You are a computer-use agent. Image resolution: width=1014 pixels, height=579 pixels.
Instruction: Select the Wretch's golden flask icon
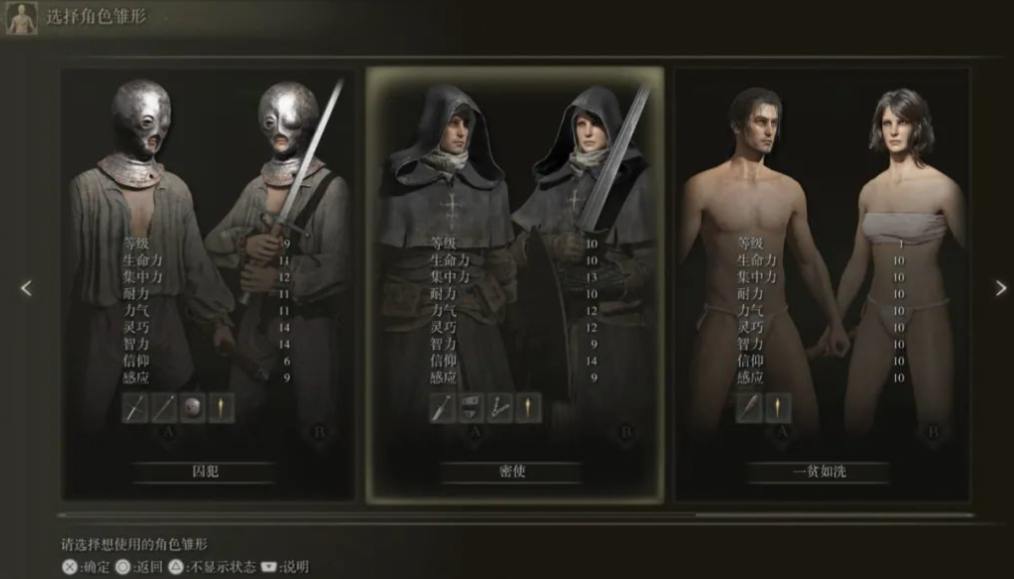coord(778,408)
